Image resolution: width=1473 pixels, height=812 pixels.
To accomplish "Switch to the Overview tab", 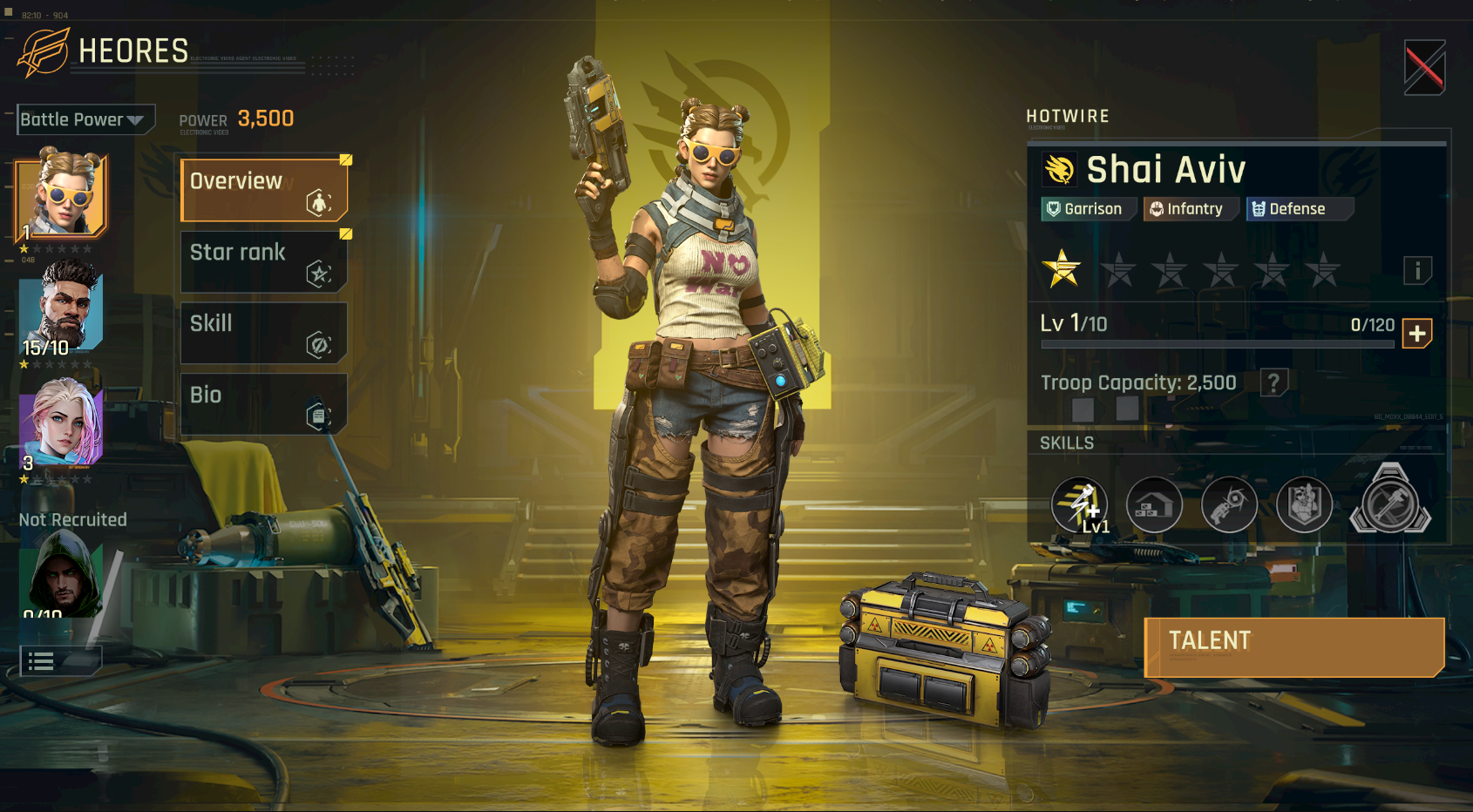I will point(263,189).
